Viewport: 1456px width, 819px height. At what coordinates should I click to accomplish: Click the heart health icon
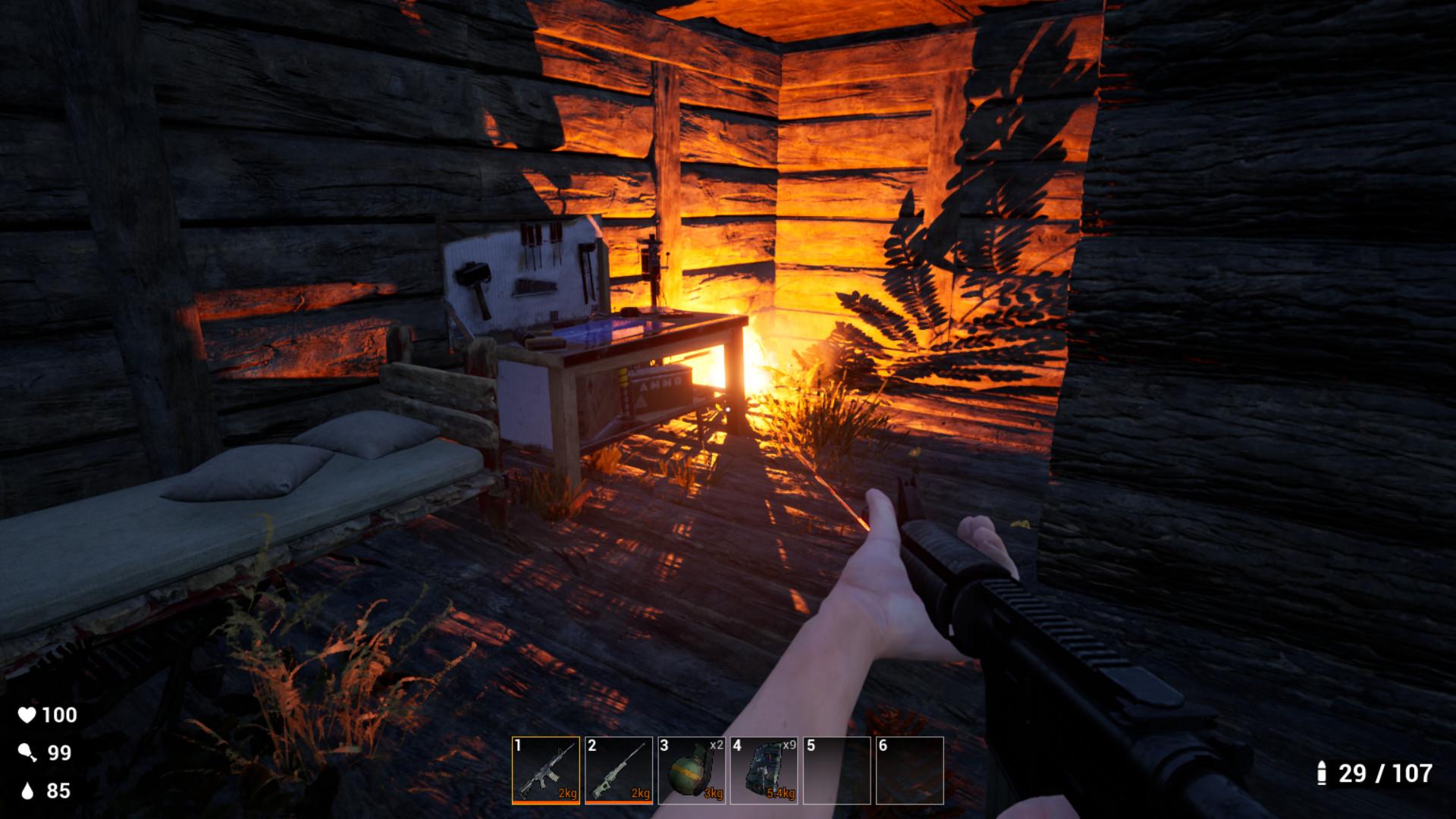[x=29, y=714]
